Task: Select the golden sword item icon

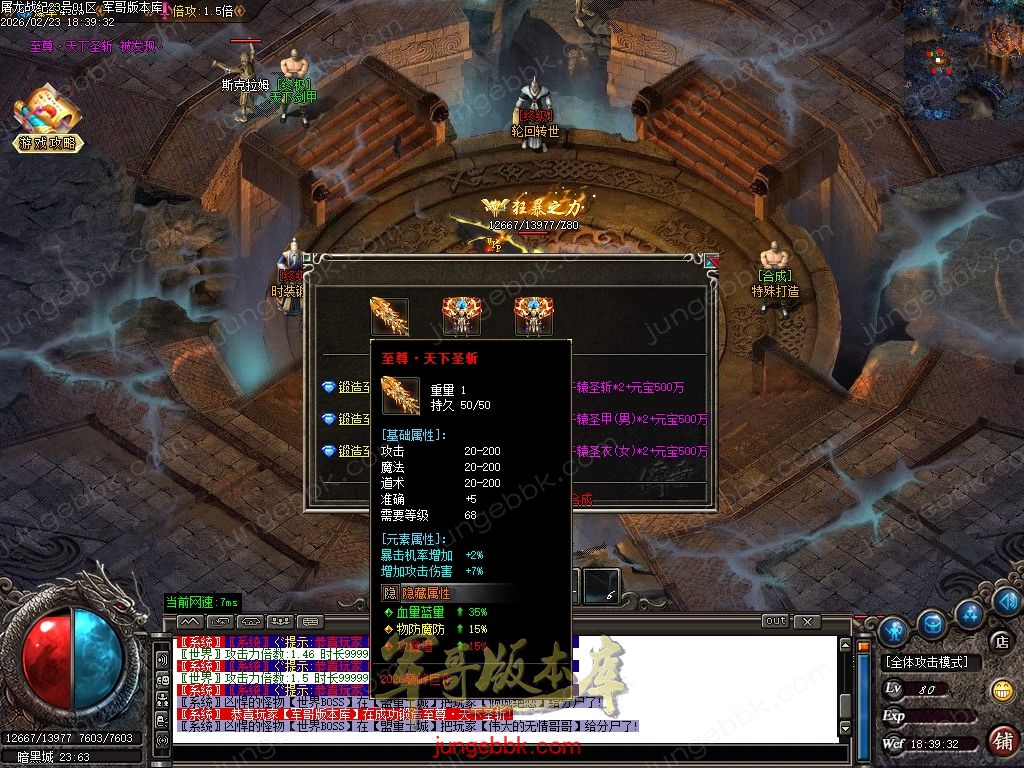Action: coord(389,316)
